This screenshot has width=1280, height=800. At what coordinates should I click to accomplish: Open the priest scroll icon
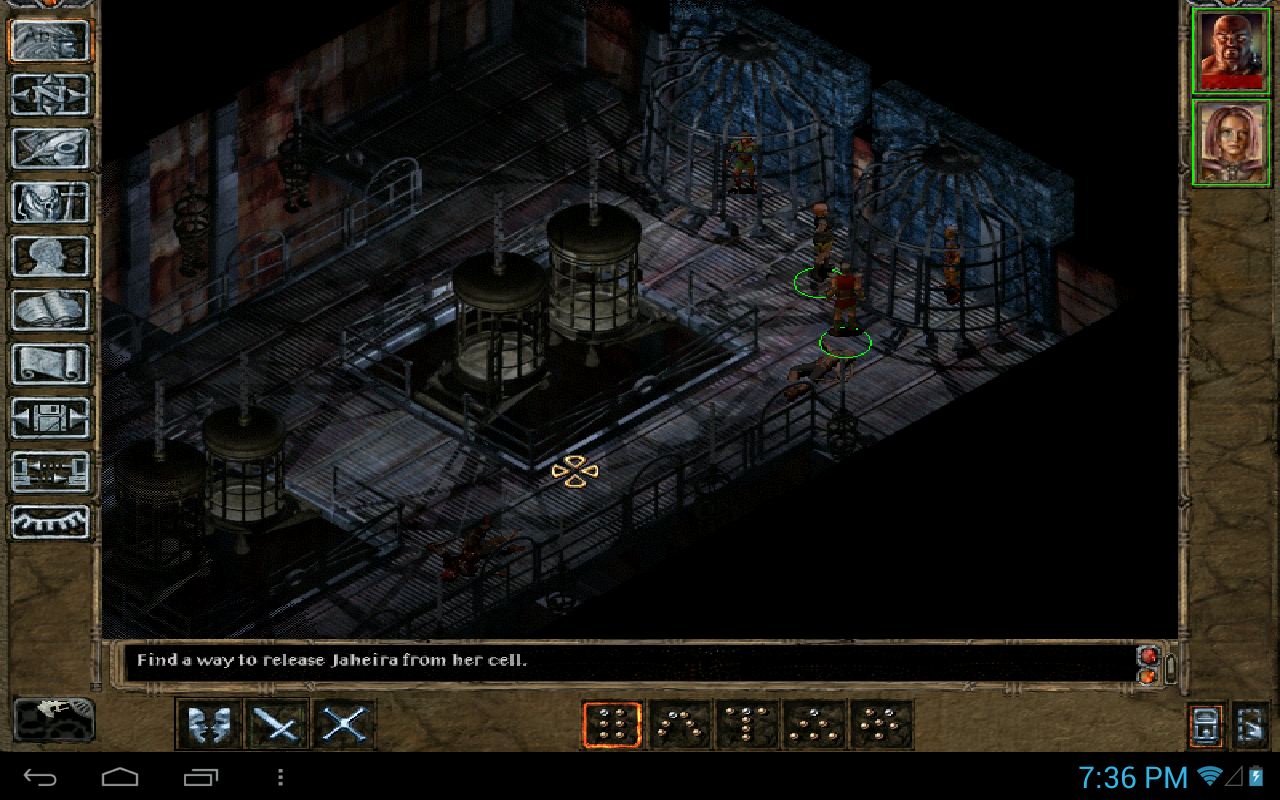click(x=50, y=364)
